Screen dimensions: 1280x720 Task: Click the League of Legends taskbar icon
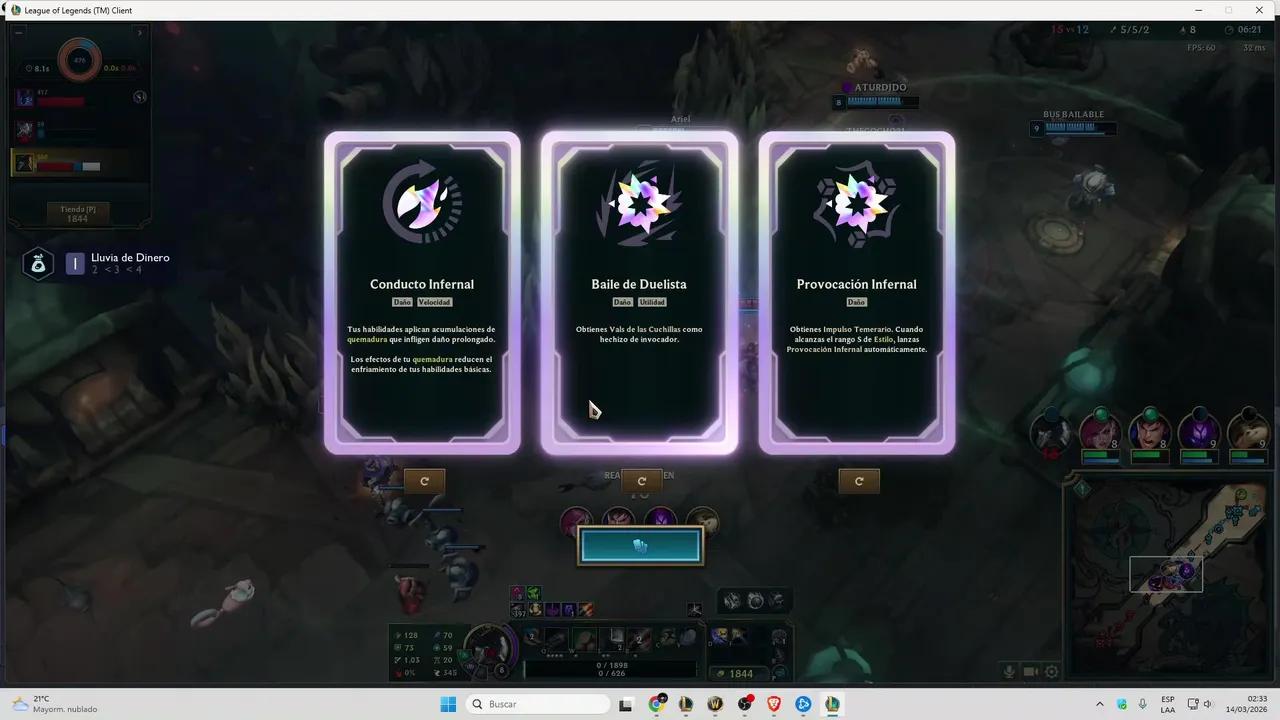pyautogui.click(x=832, y=704)
